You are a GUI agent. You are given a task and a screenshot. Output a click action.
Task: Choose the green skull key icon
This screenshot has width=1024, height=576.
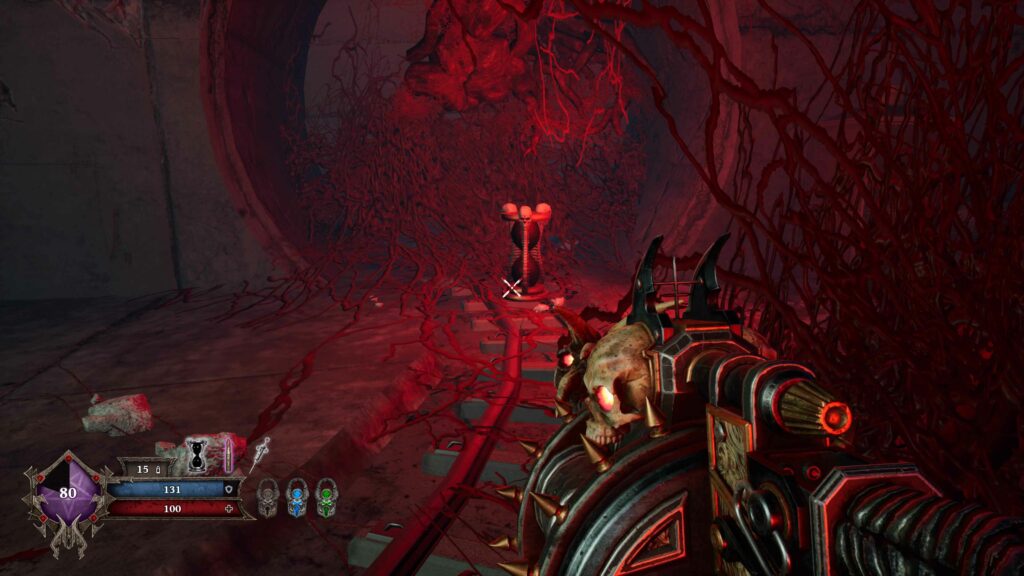tap(326, 495)
